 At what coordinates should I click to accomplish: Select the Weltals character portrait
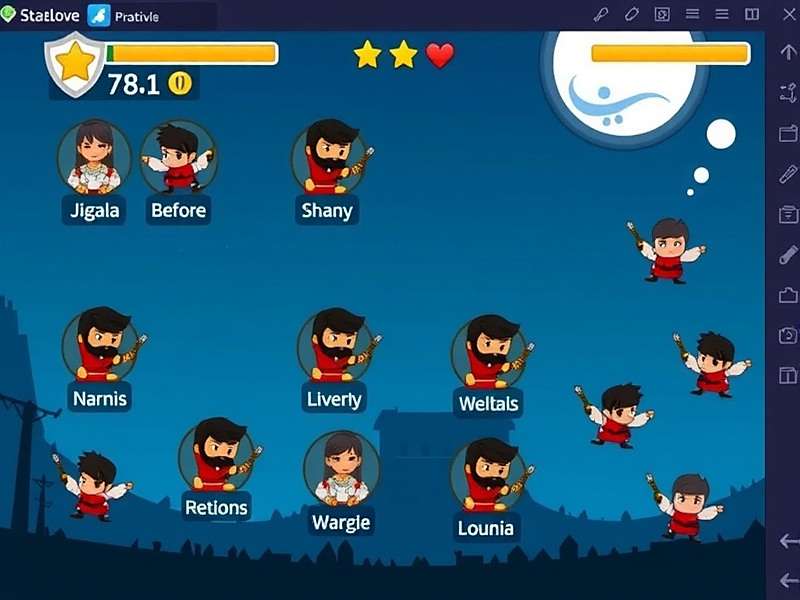pos(488,352)
